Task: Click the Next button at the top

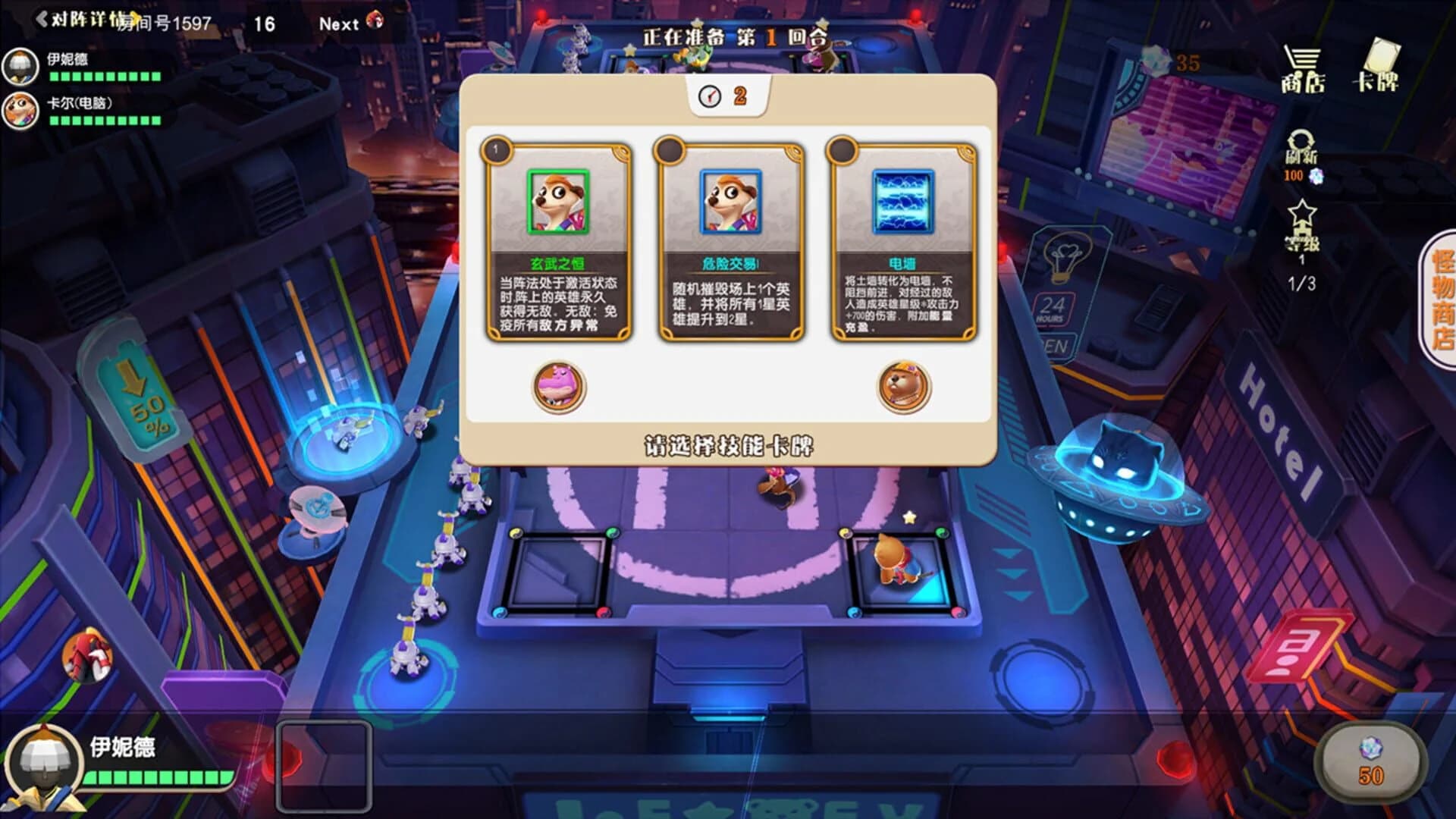Action: 339,23
